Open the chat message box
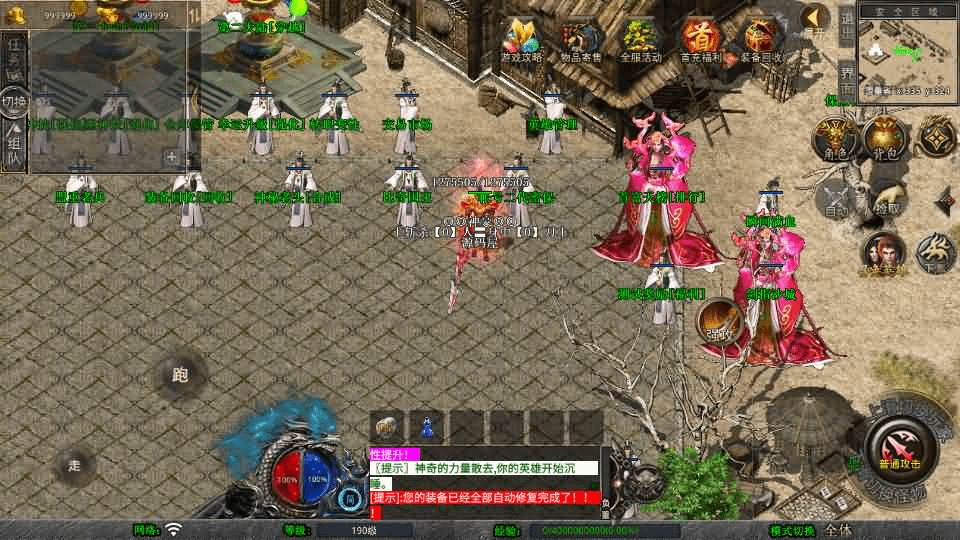 click(x=485, y=482)
